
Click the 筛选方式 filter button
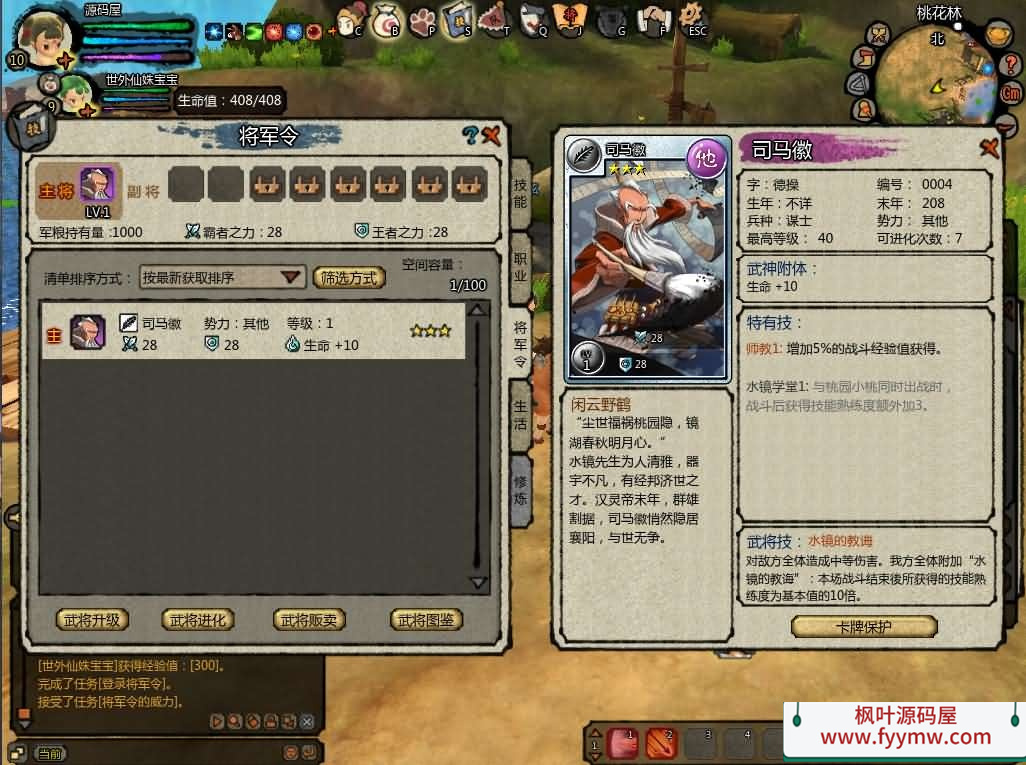[349, 278]
